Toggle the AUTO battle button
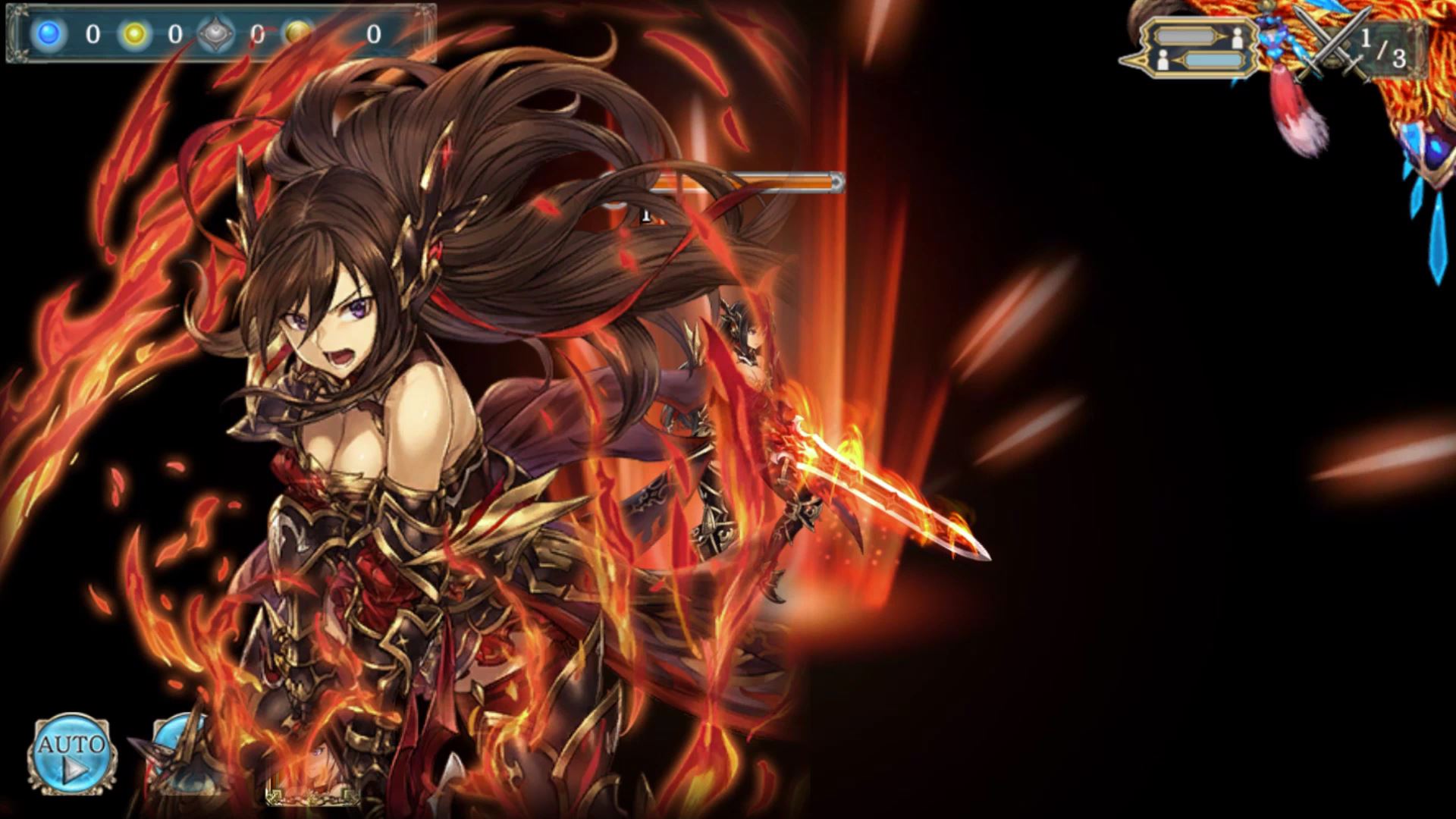Image resolution: width=1456 pixels, height=819 pixels. click(x=72, y=753)
